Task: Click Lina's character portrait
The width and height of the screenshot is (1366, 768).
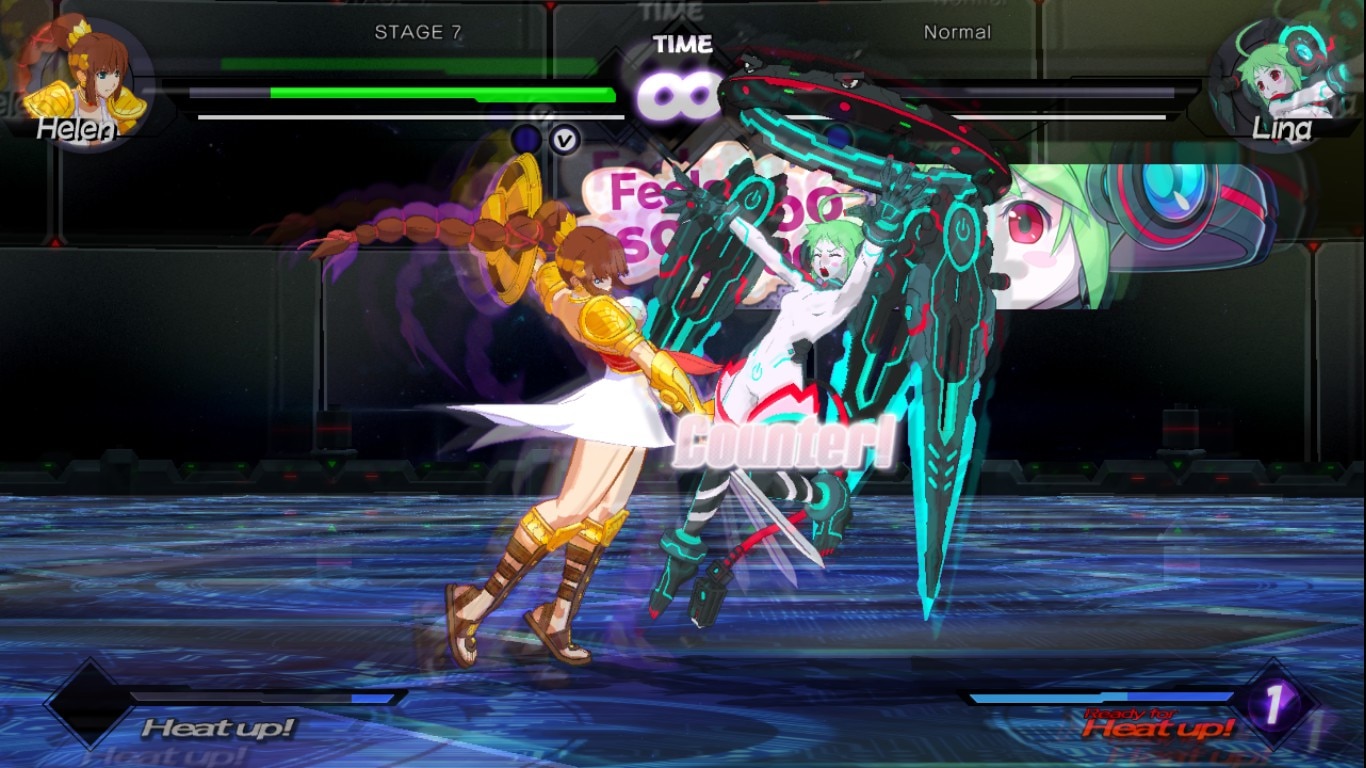Action: (1275, 80)
